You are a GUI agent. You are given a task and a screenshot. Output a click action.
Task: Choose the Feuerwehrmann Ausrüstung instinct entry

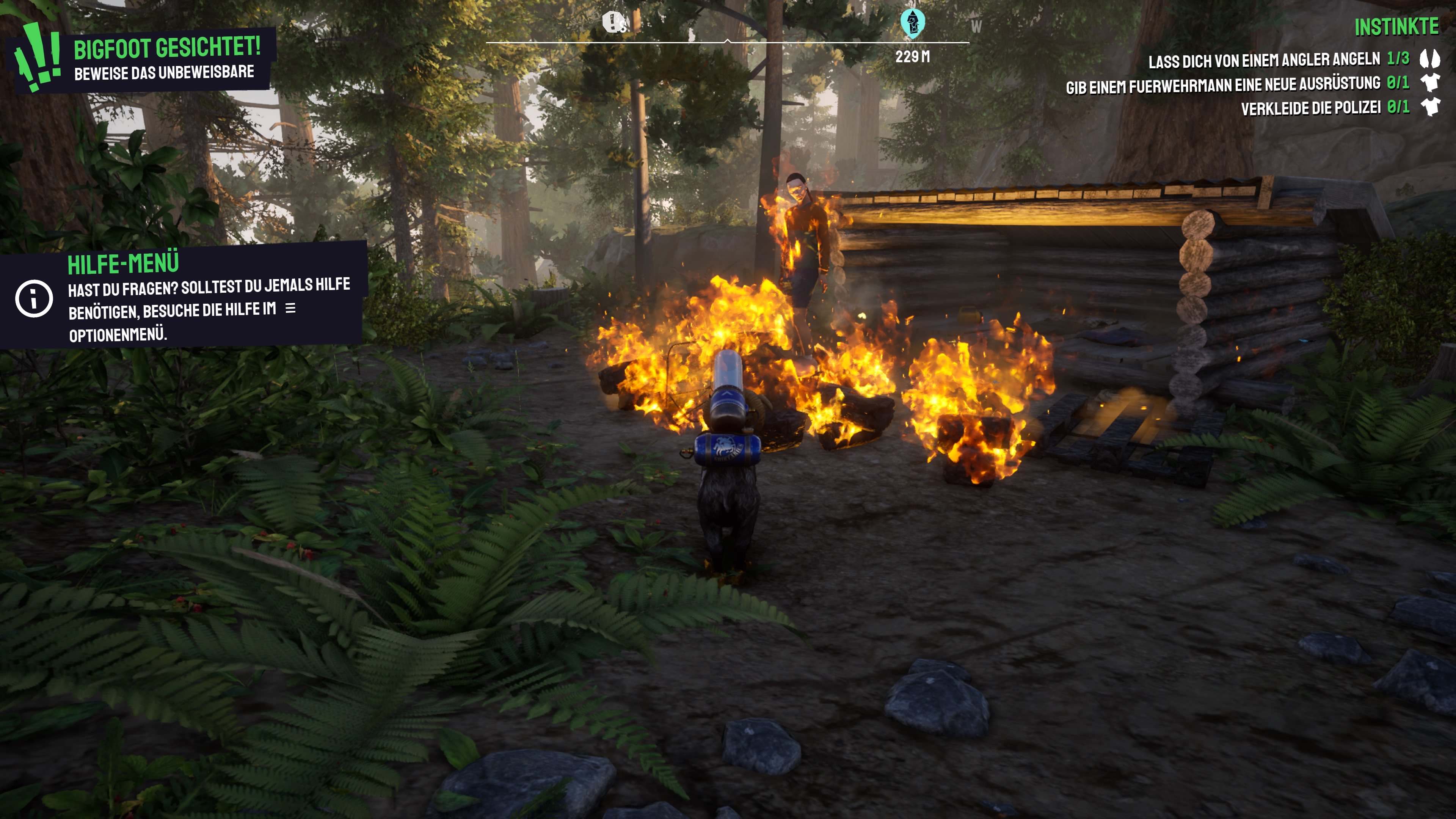click(x=1223, y=85)
